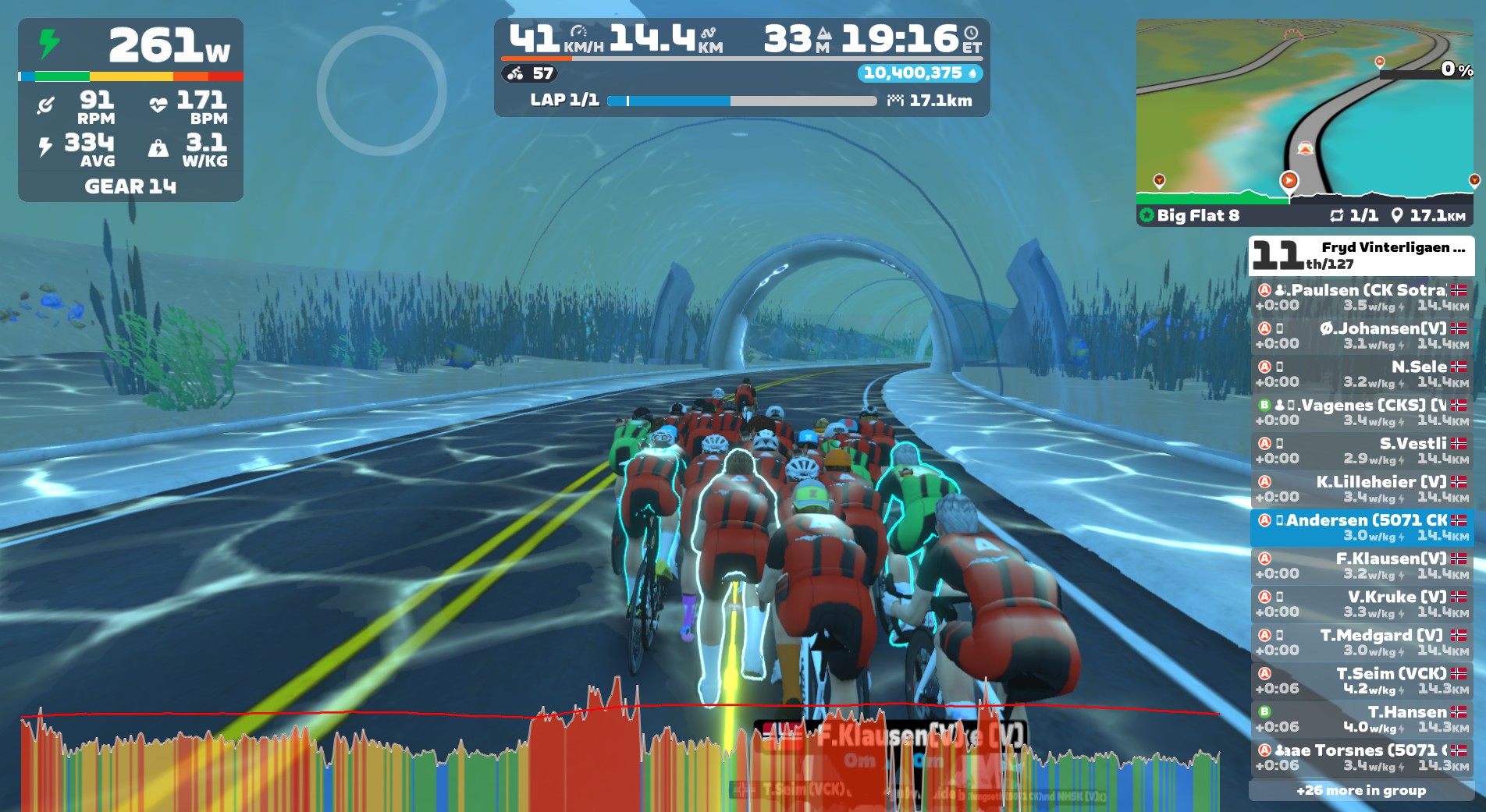Click the highlighted Andersen rider row
This screenshot has width=1486, height=812.
point(1361,527)
